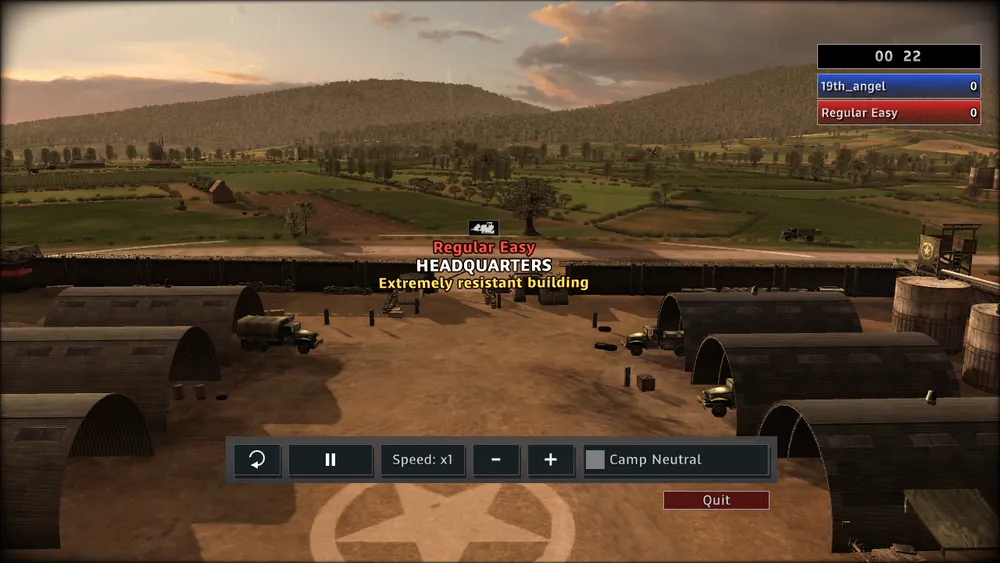Select the Headquarters building marker icon
The width and height of the screenshot is (1000, 563).
coord(483,228)
